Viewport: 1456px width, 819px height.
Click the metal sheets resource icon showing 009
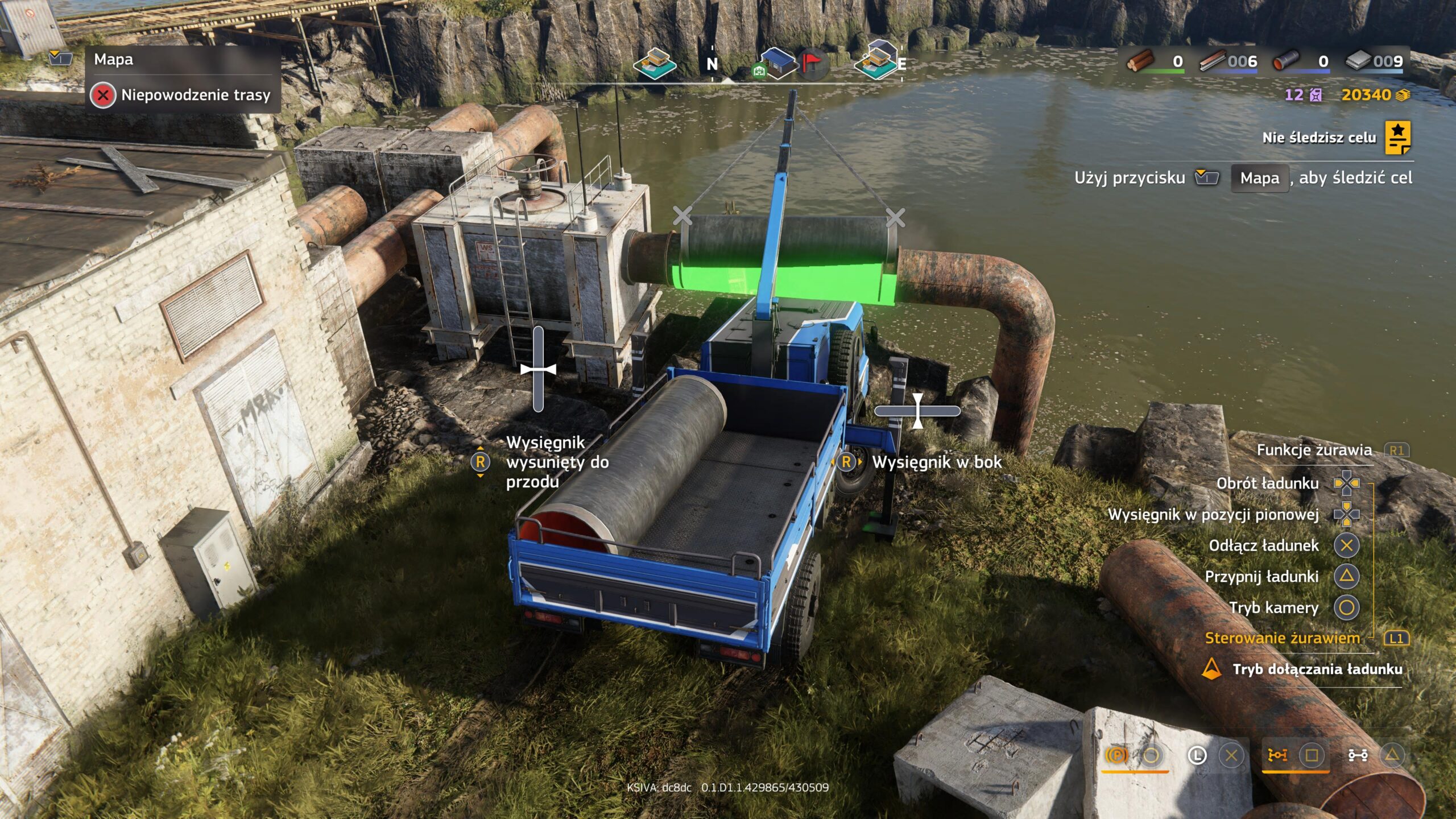(x=1358, y=60)
